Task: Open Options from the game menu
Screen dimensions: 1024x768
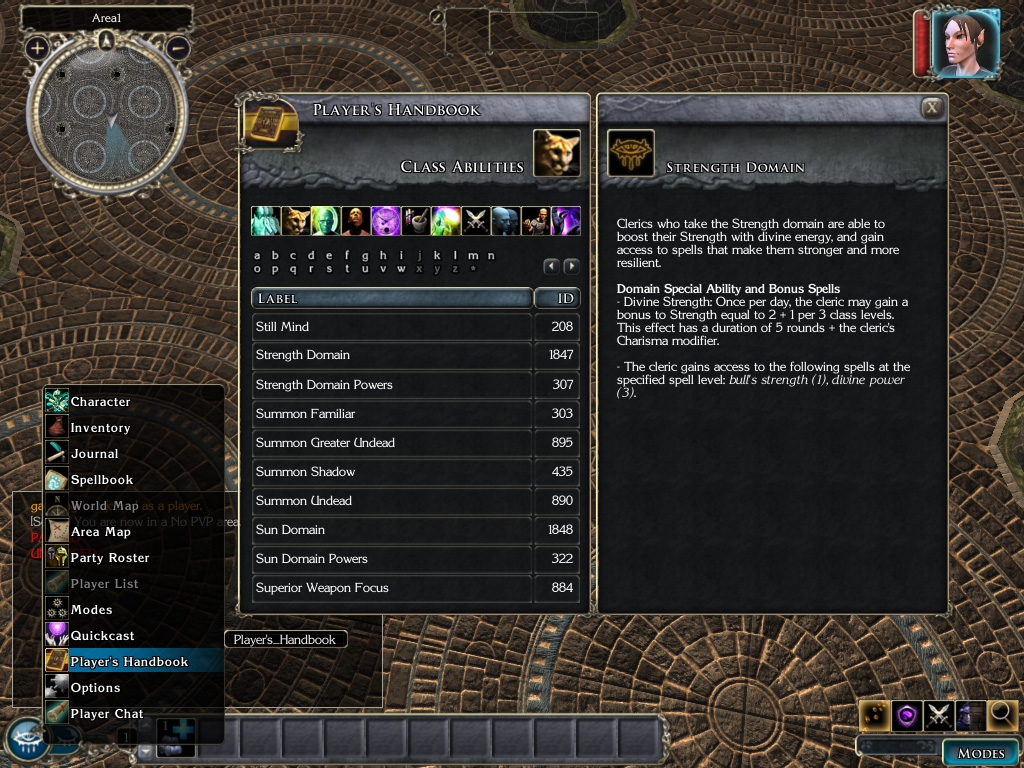Action: coord(95,688)
